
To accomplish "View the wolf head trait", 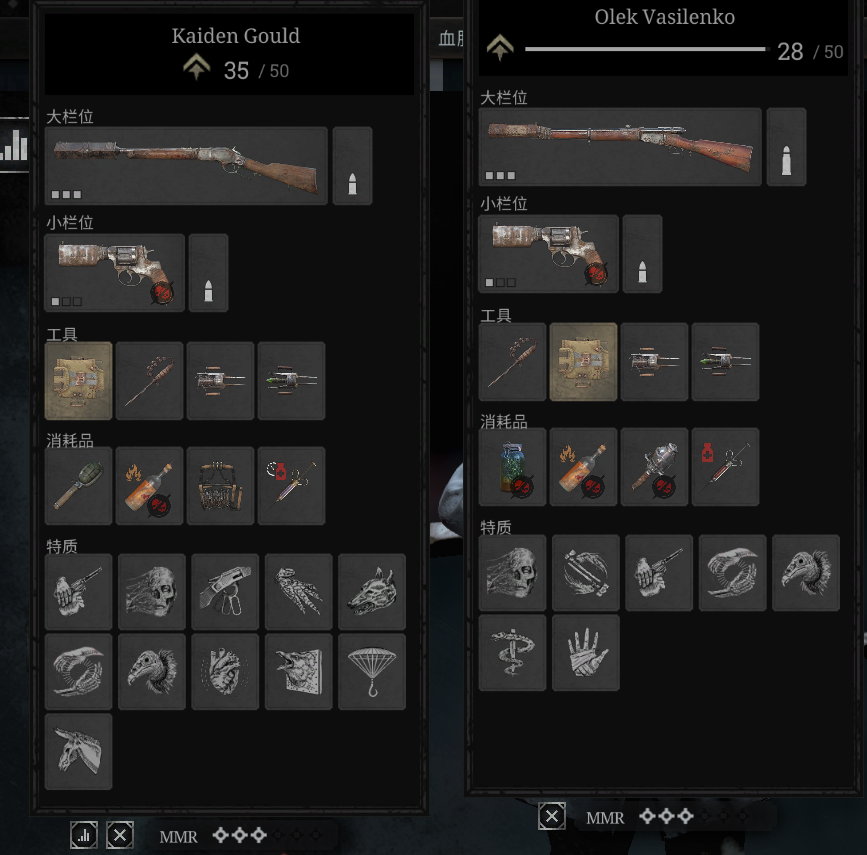I will pos(372,592).
